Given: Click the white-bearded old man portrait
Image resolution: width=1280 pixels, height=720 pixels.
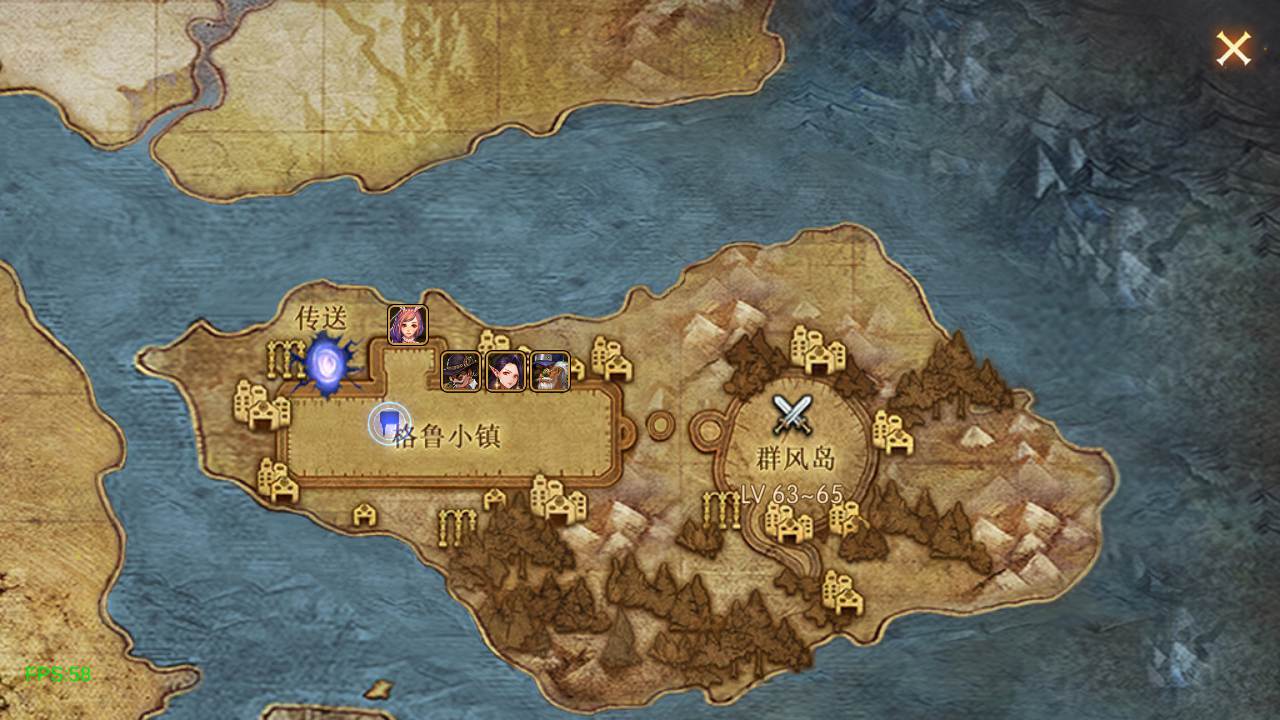Looking at the screenshot, I should pyautogui.click(x=550, y=371).
